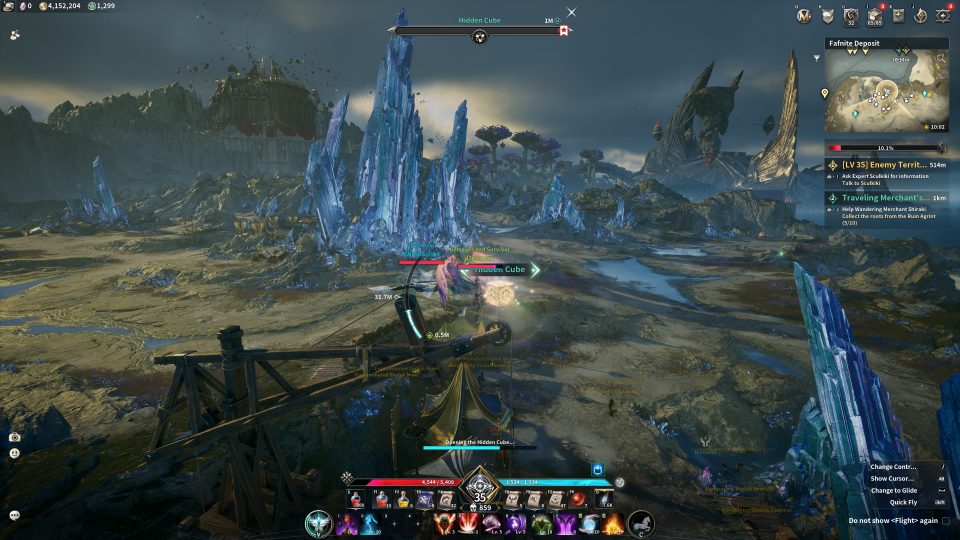Select the Enemy Territory quest tracker entry
This screenshot has height=540, width=960.
click(x=887, y=164)
